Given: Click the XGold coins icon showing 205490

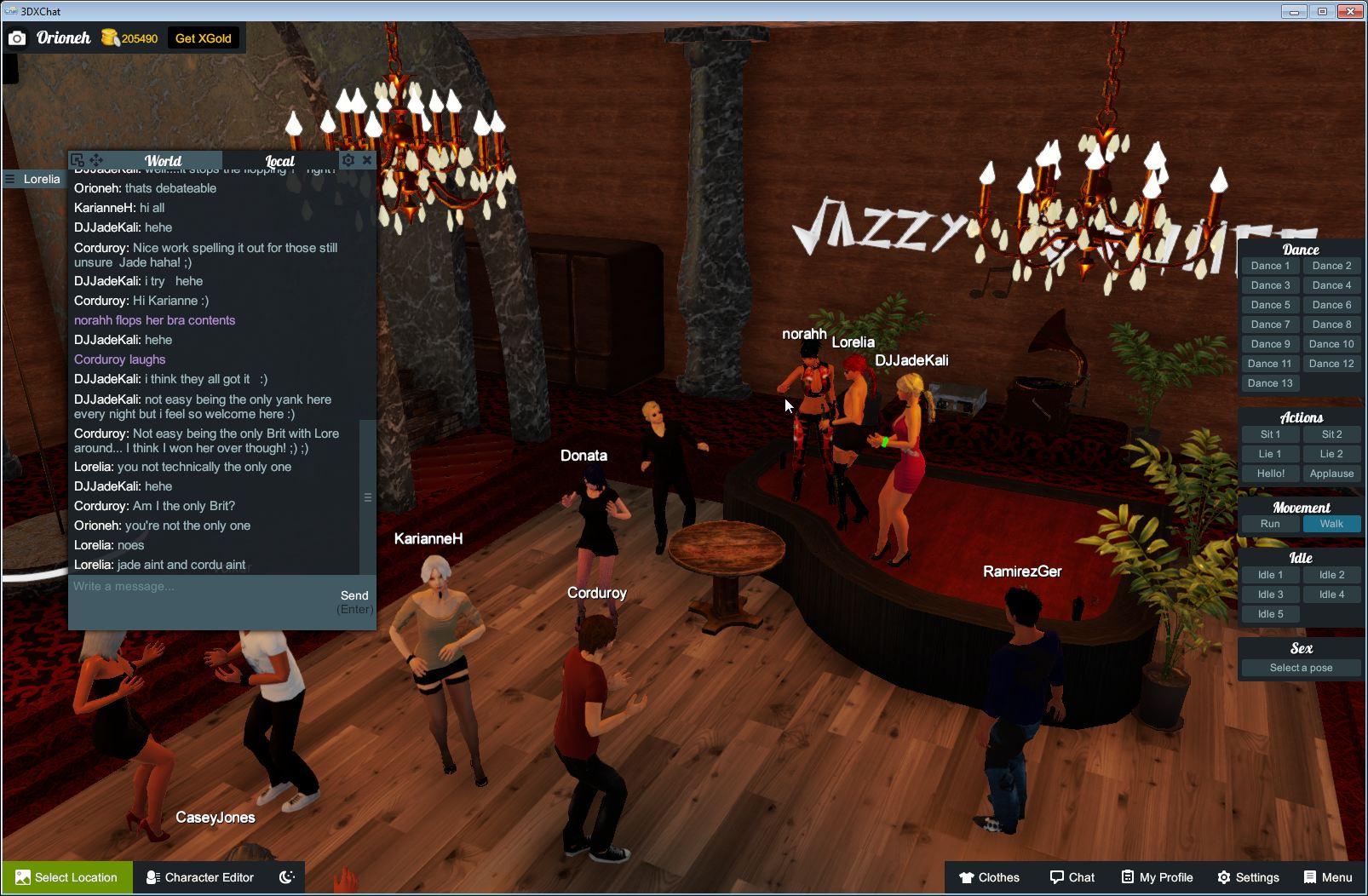Looking at the screenshot, I should click(111, 37).
